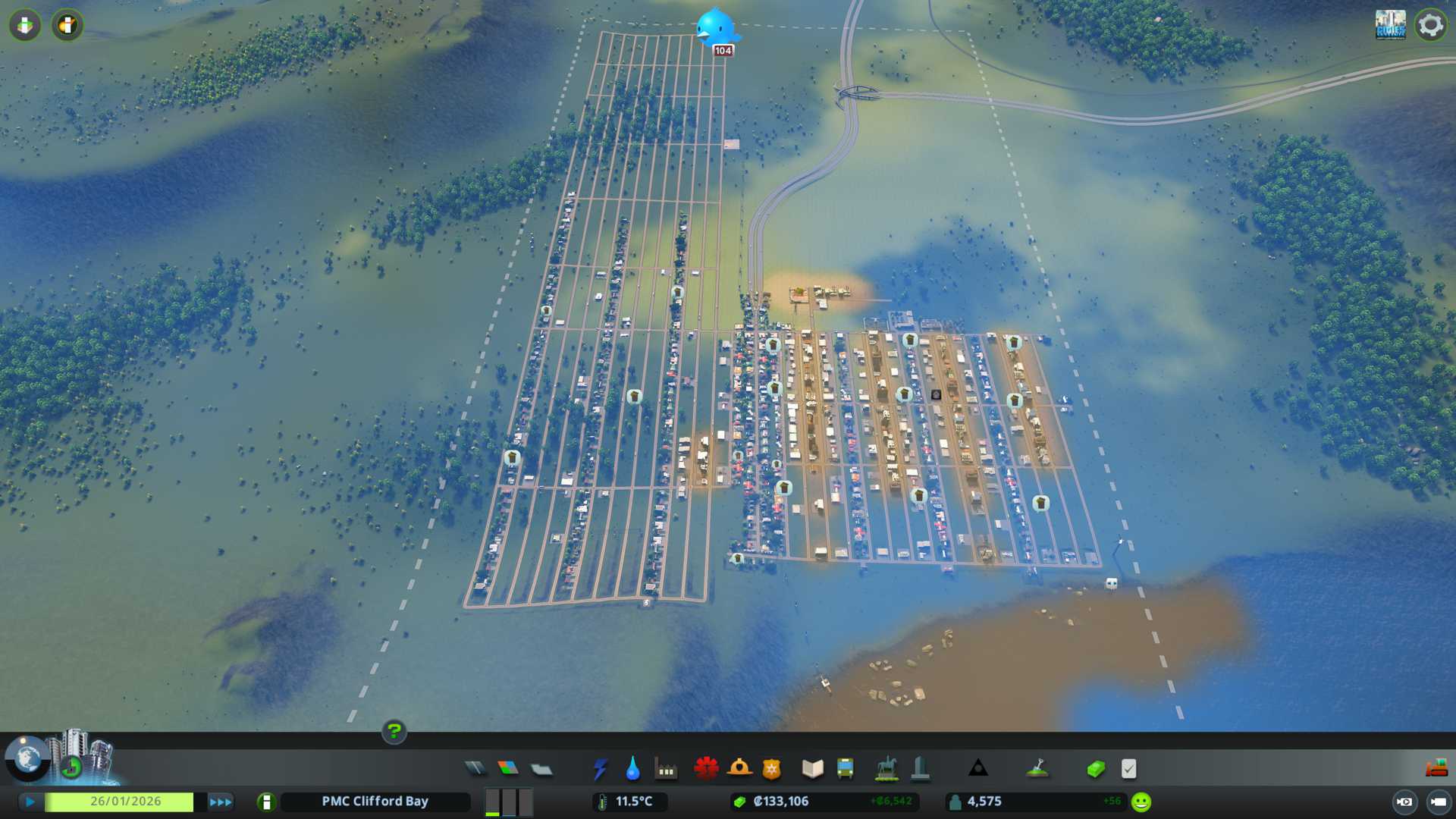Open the Fire Department helmet menu

pos(739,769)
